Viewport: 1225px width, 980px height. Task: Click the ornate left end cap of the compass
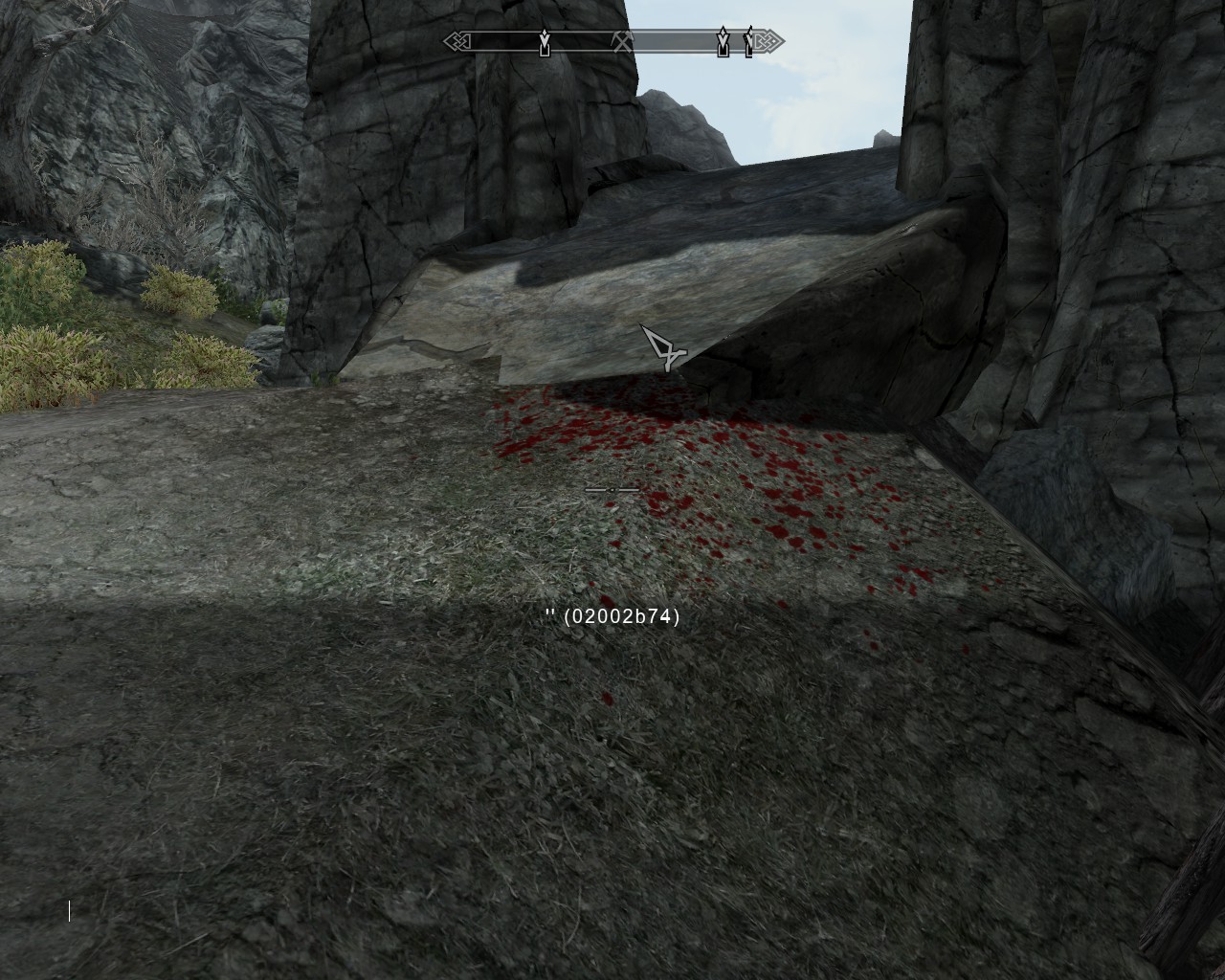(457, 41)
